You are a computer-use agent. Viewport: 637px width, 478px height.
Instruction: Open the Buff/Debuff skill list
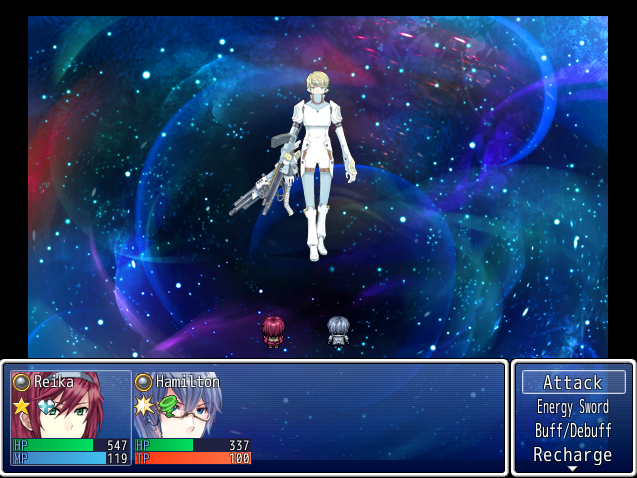coord(573,431)
